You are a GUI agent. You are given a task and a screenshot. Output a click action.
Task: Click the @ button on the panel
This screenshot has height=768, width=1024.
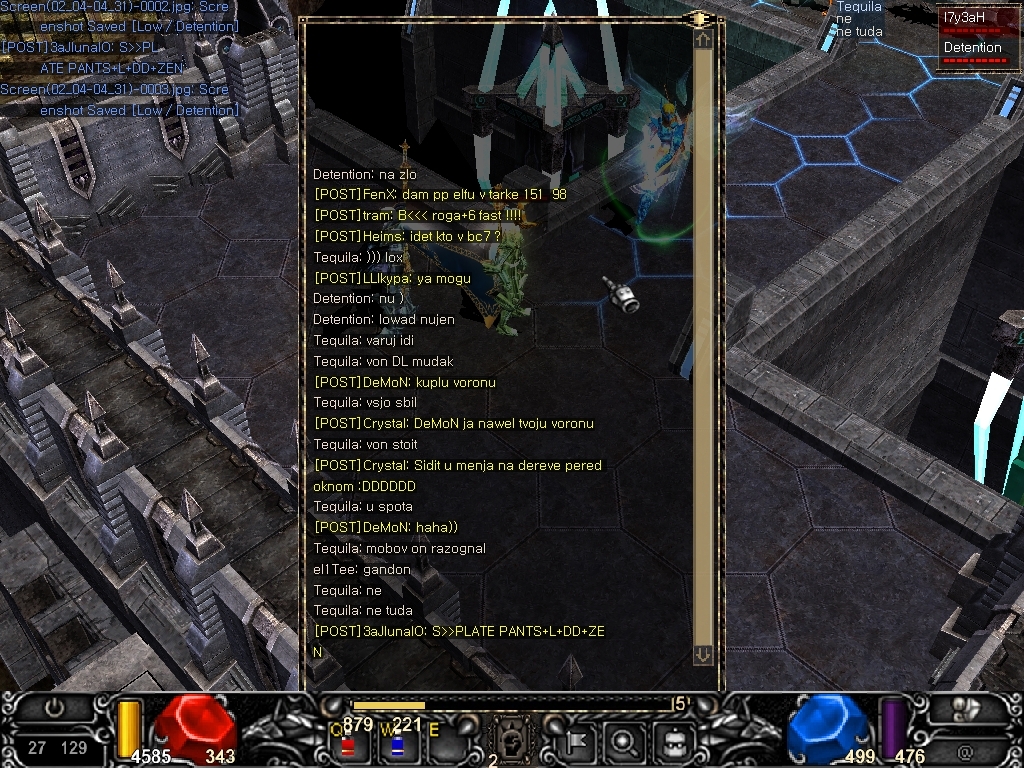click(965, 749)
